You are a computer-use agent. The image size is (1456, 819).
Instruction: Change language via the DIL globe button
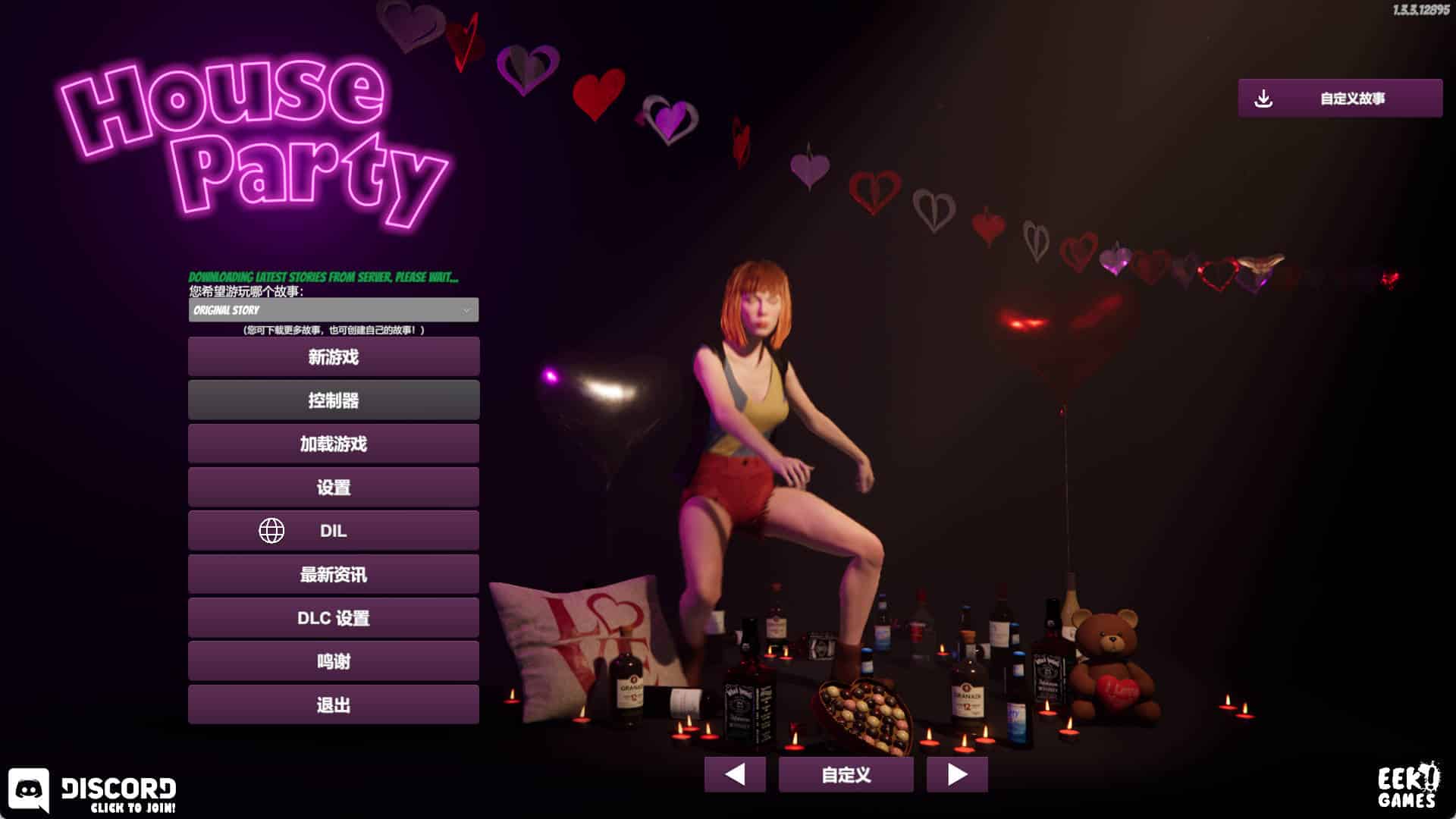tap(334, 530)
